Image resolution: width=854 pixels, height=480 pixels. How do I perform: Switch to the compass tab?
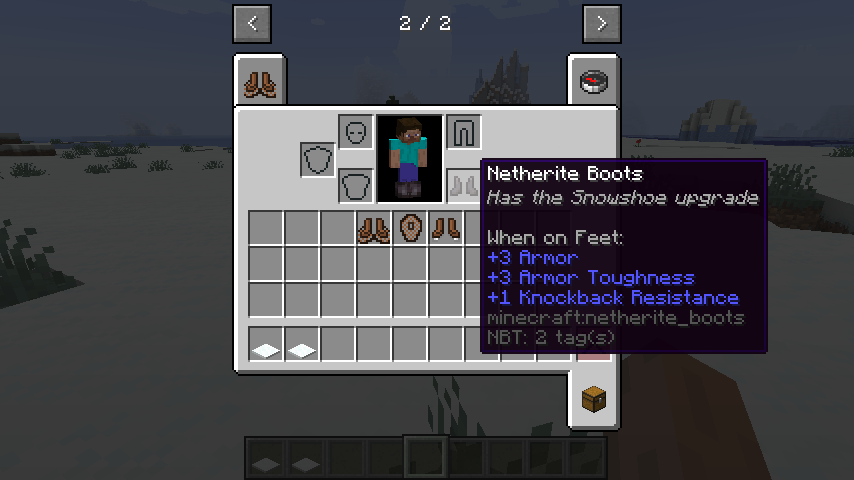point(594,82)
